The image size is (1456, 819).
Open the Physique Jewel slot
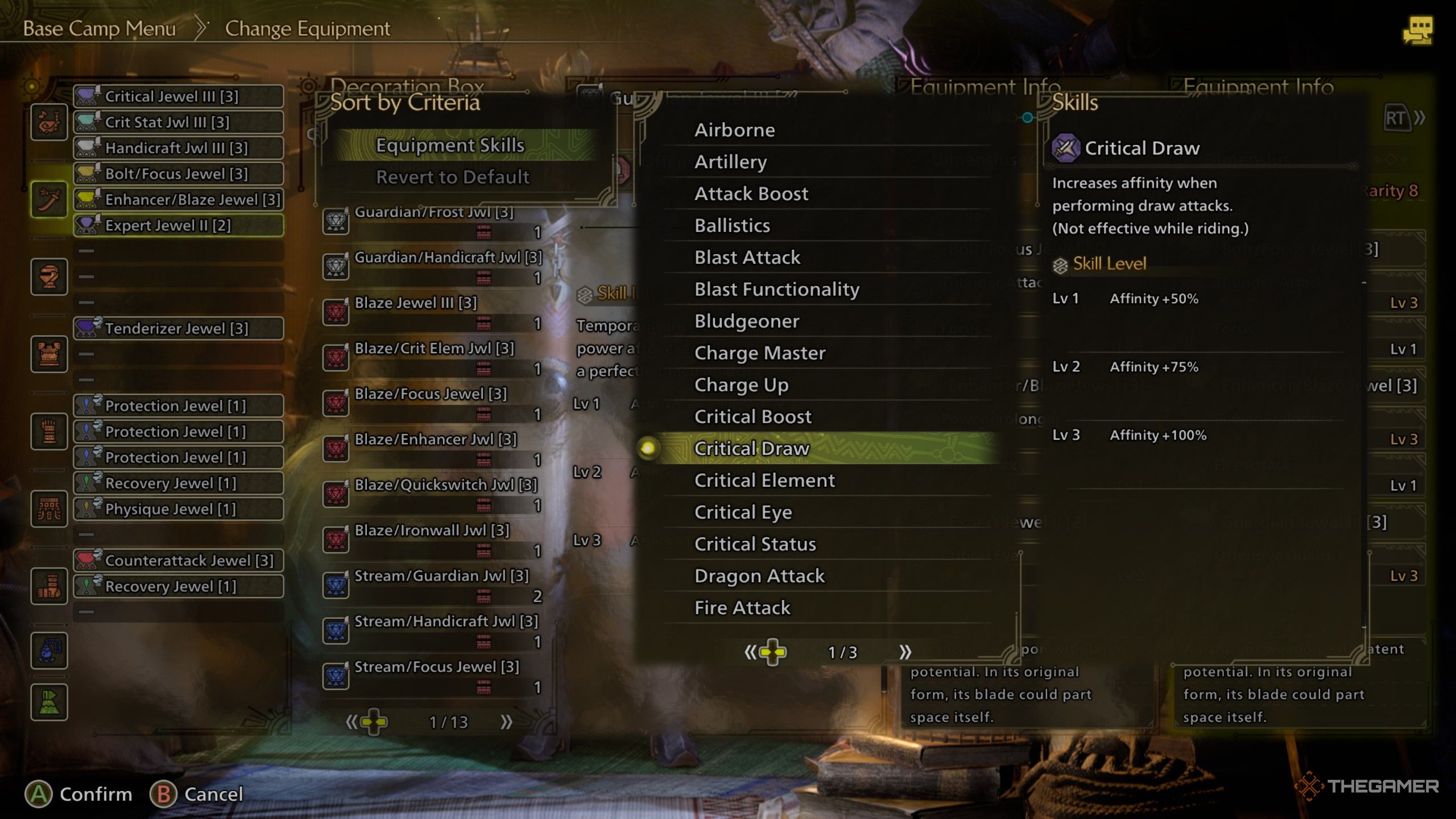click(x=178, y=509)
